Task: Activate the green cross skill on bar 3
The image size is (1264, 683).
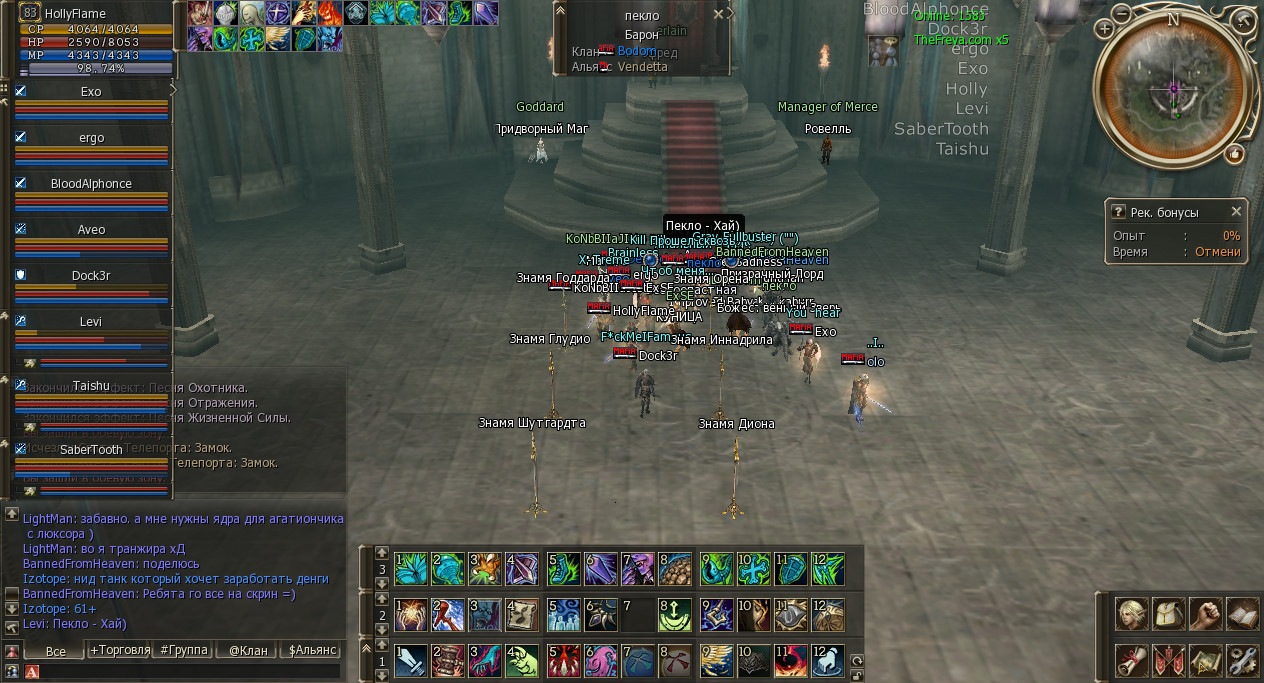Action: tap(755, 570)
